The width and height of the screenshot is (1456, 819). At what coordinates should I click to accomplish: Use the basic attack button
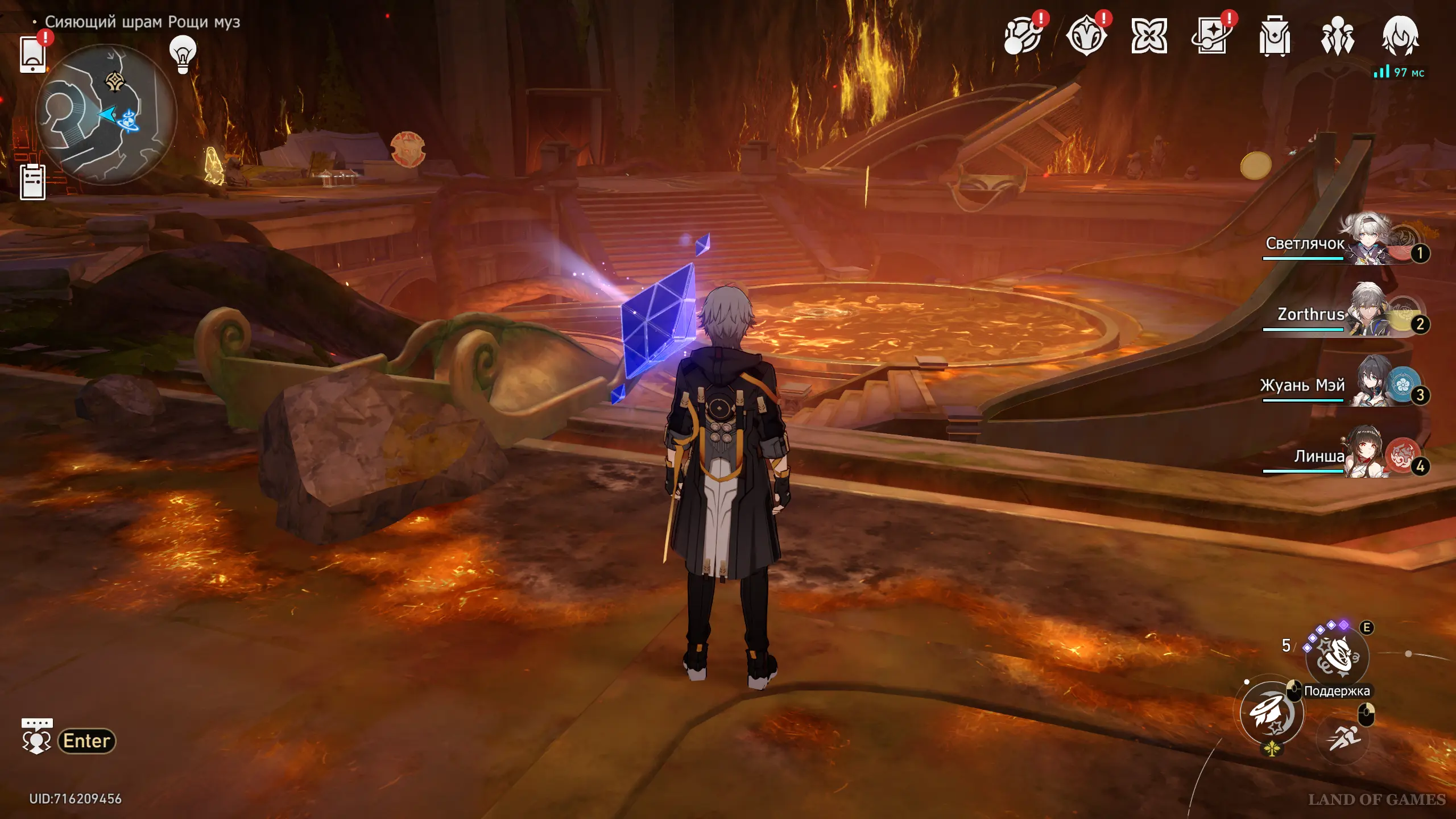pyautogui.click(x=1272, y=714)
